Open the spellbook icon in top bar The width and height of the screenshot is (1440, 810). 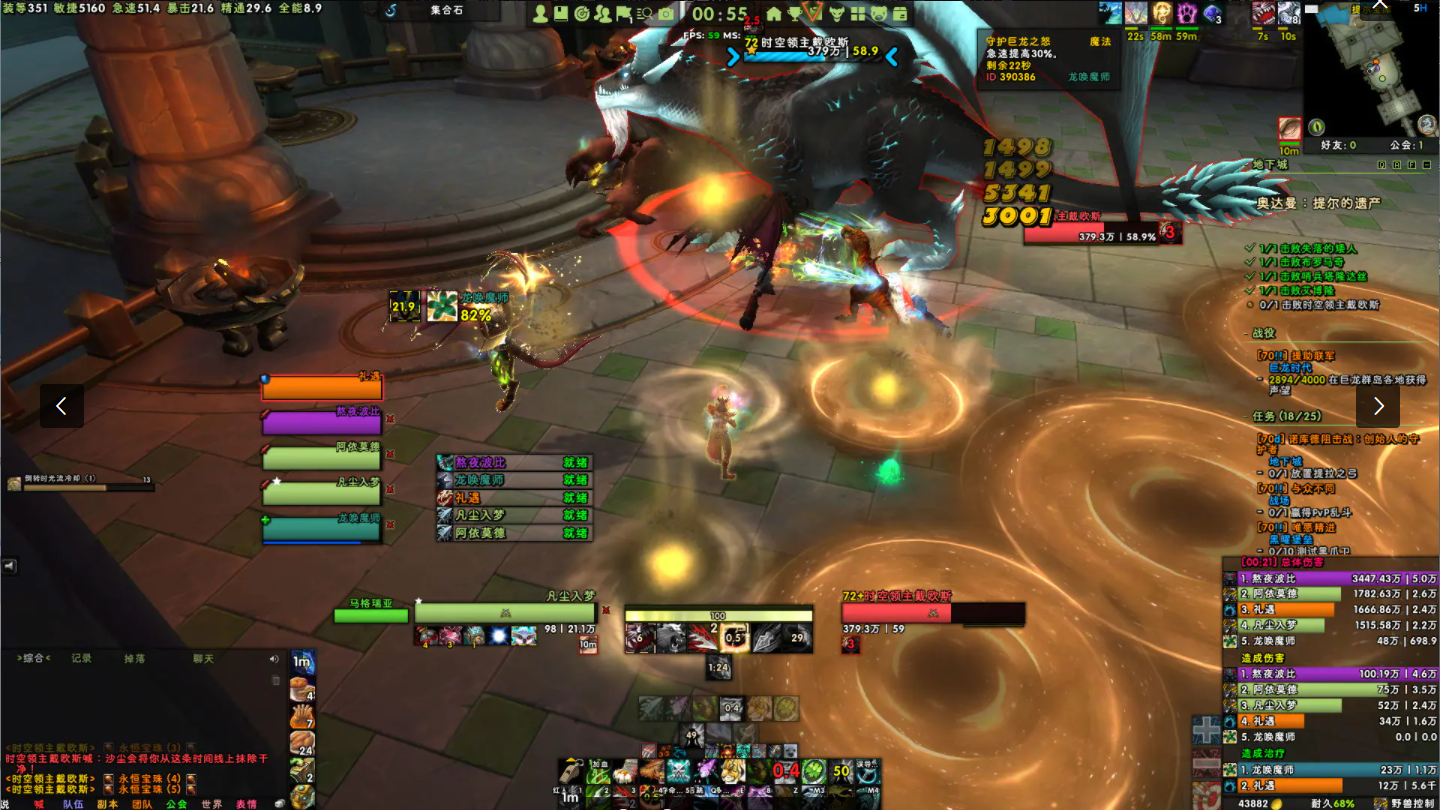click(561, 14)
